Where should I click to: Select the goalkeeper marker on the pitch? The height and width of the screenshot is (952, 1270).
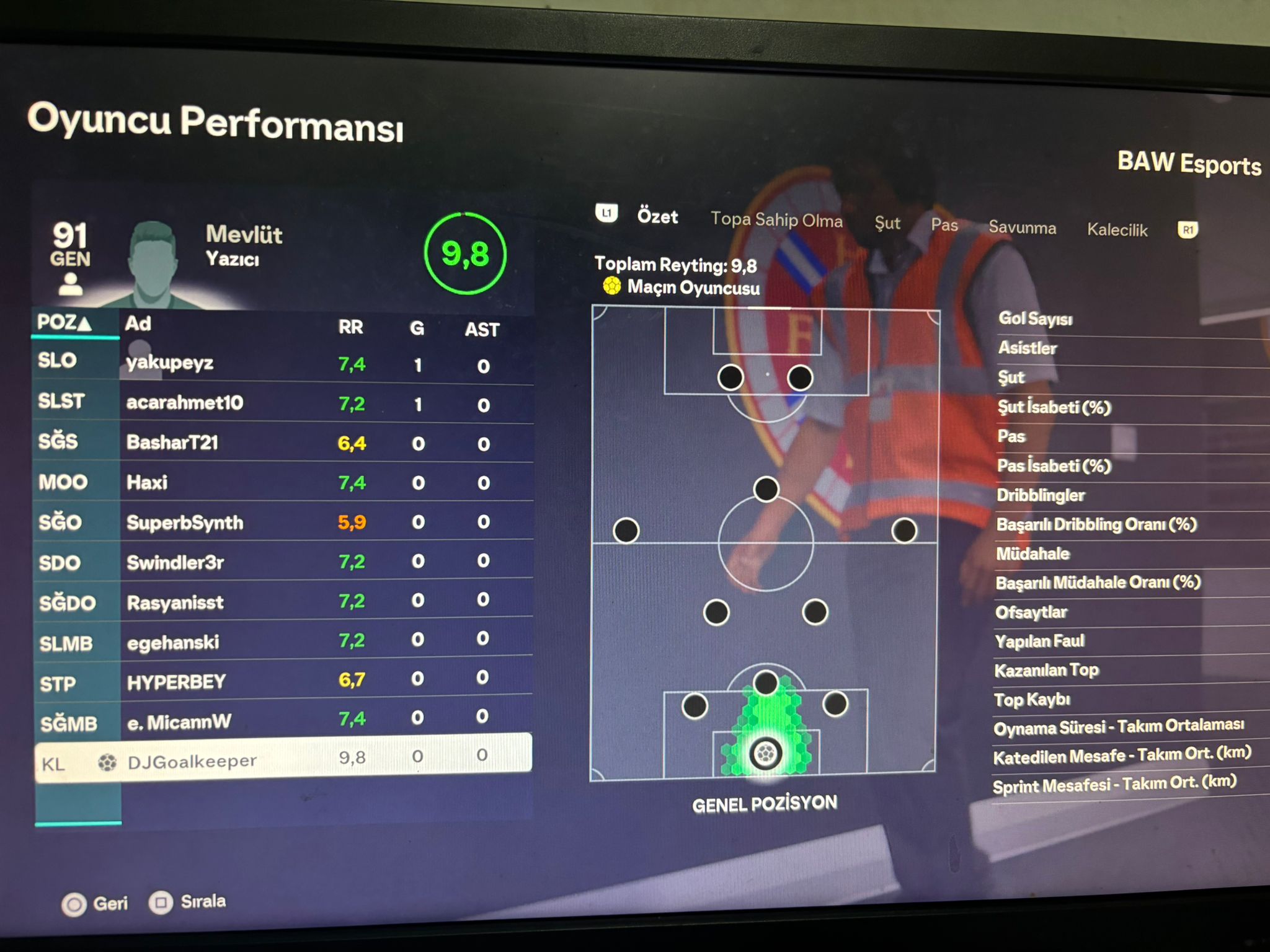pos(765,754)
